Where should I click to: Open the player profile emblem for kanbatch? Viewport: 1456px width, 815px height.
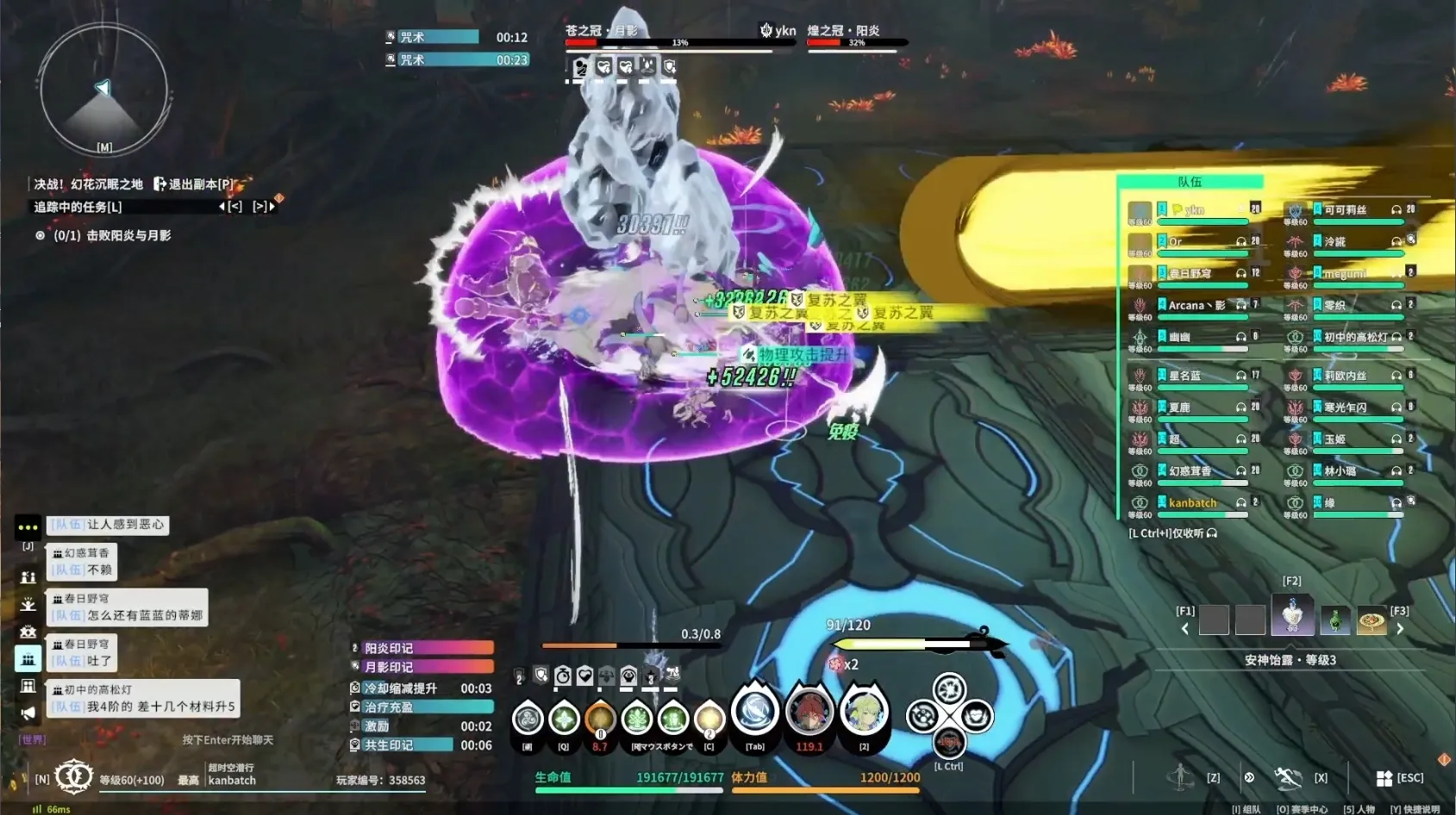click(74, 777)
